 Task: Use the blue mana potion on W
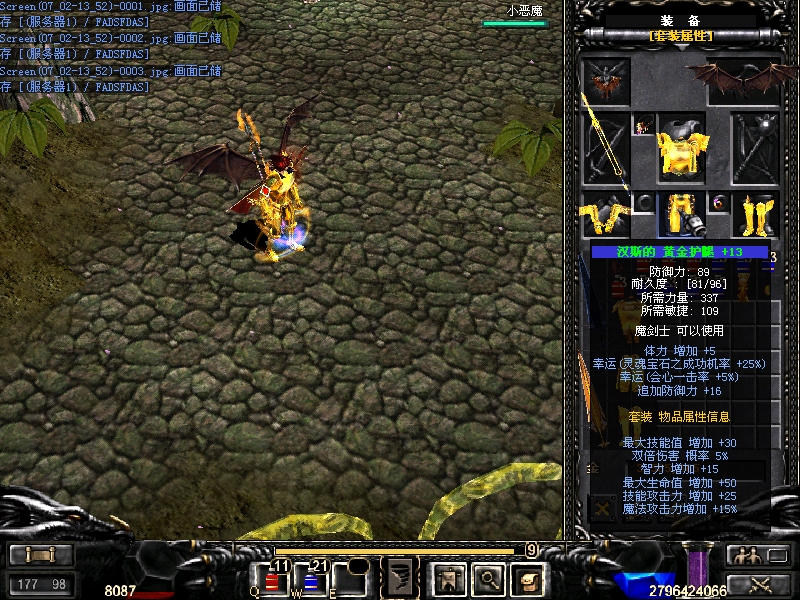310,579
